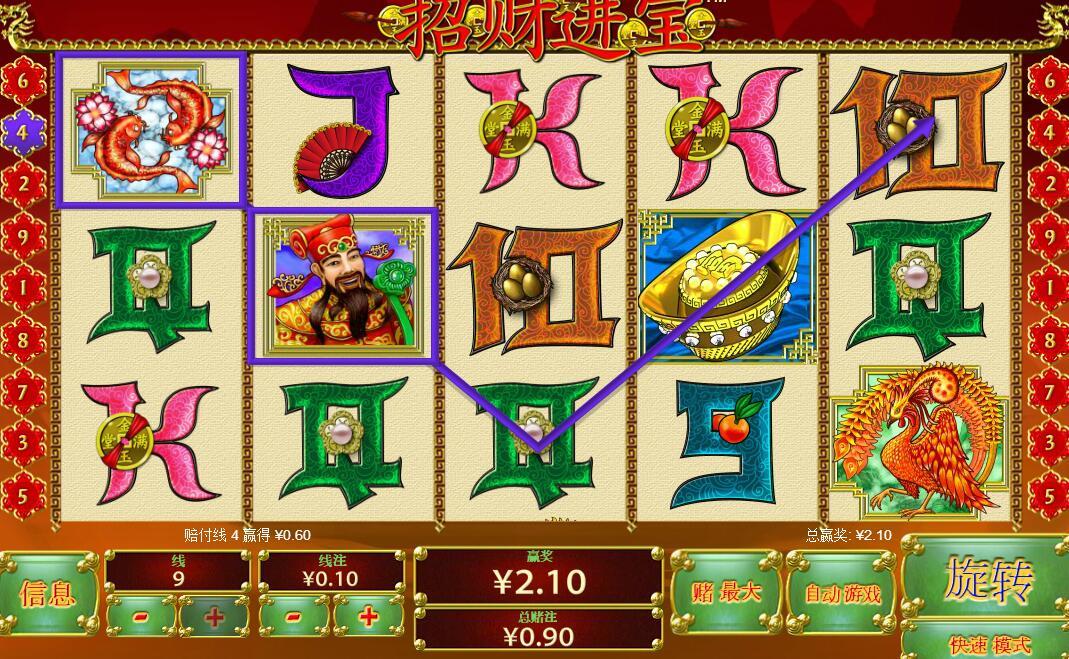Spin the reels with the 旋转 button
Viewport: 1069px width, 659px height.
tap(987, 580)
